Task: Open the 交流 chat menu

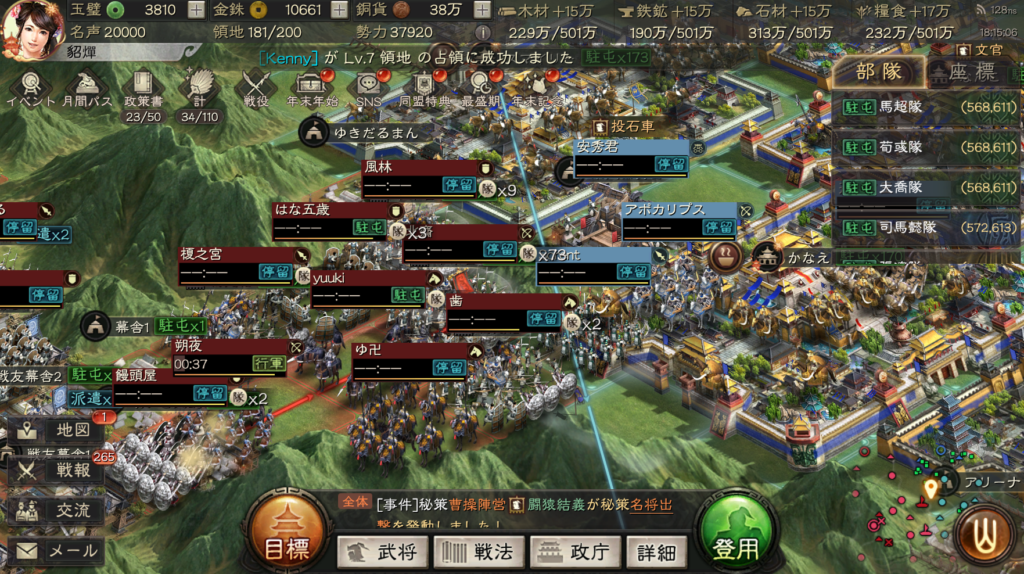Action: [56, 510]
